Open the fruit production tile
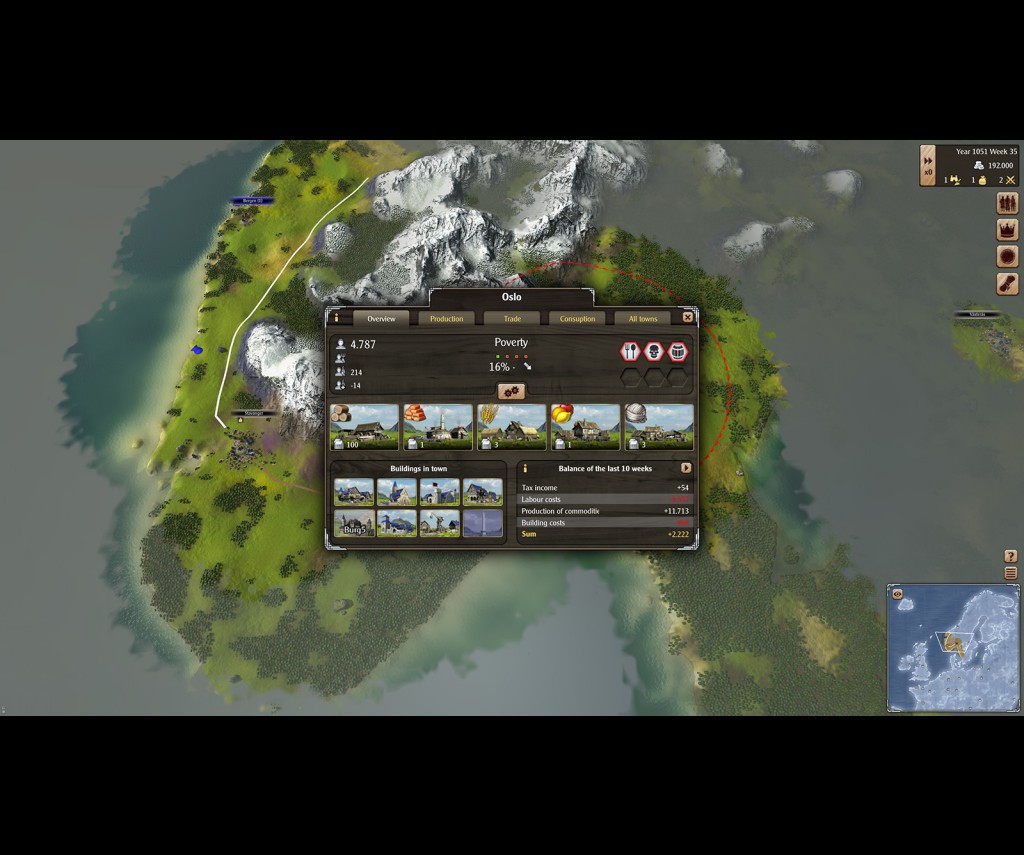This screenshot has height=855, width=1024. coord(586,427)
